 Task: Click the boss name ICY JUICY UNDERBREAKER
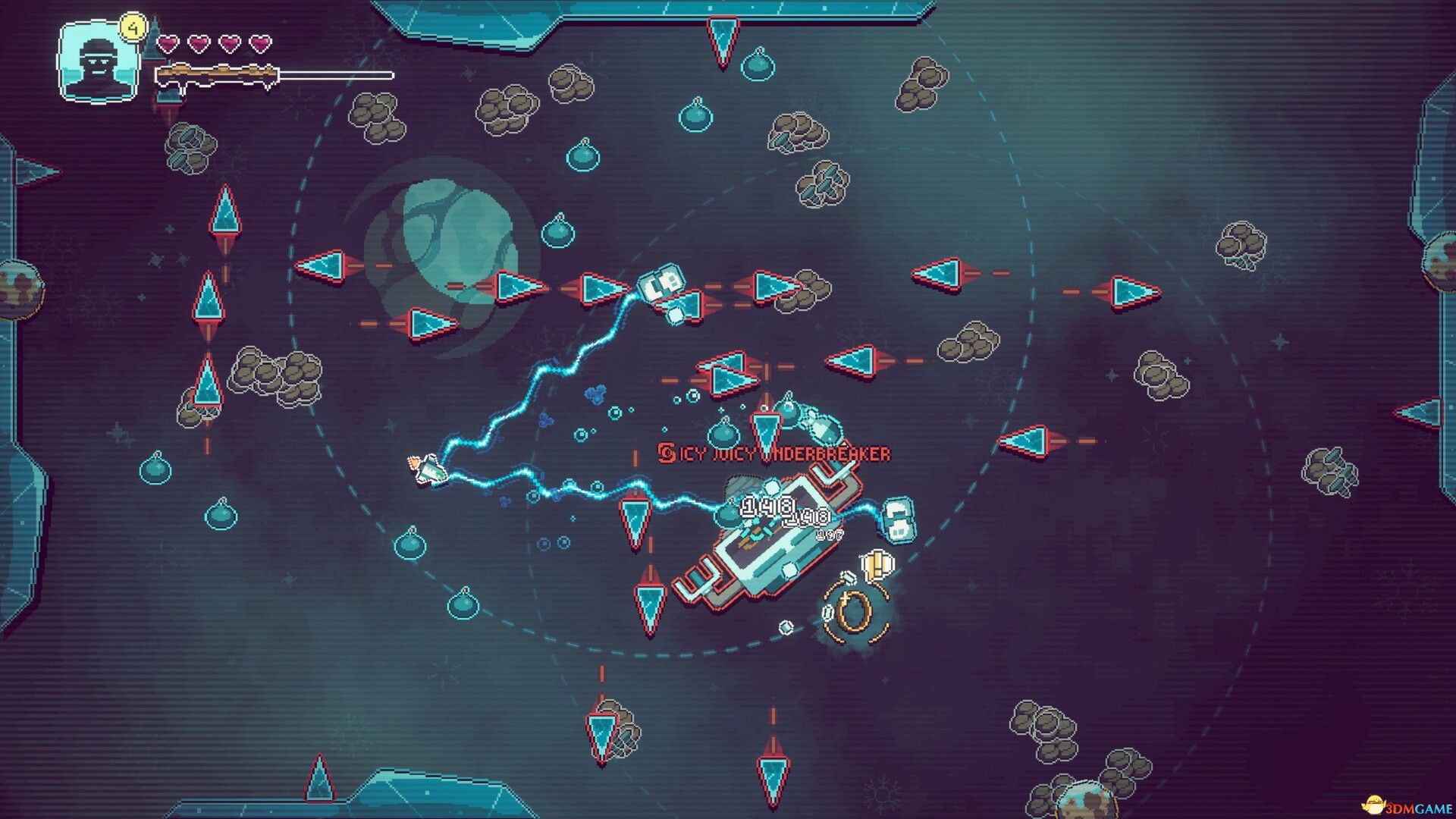tap(781, 453)
